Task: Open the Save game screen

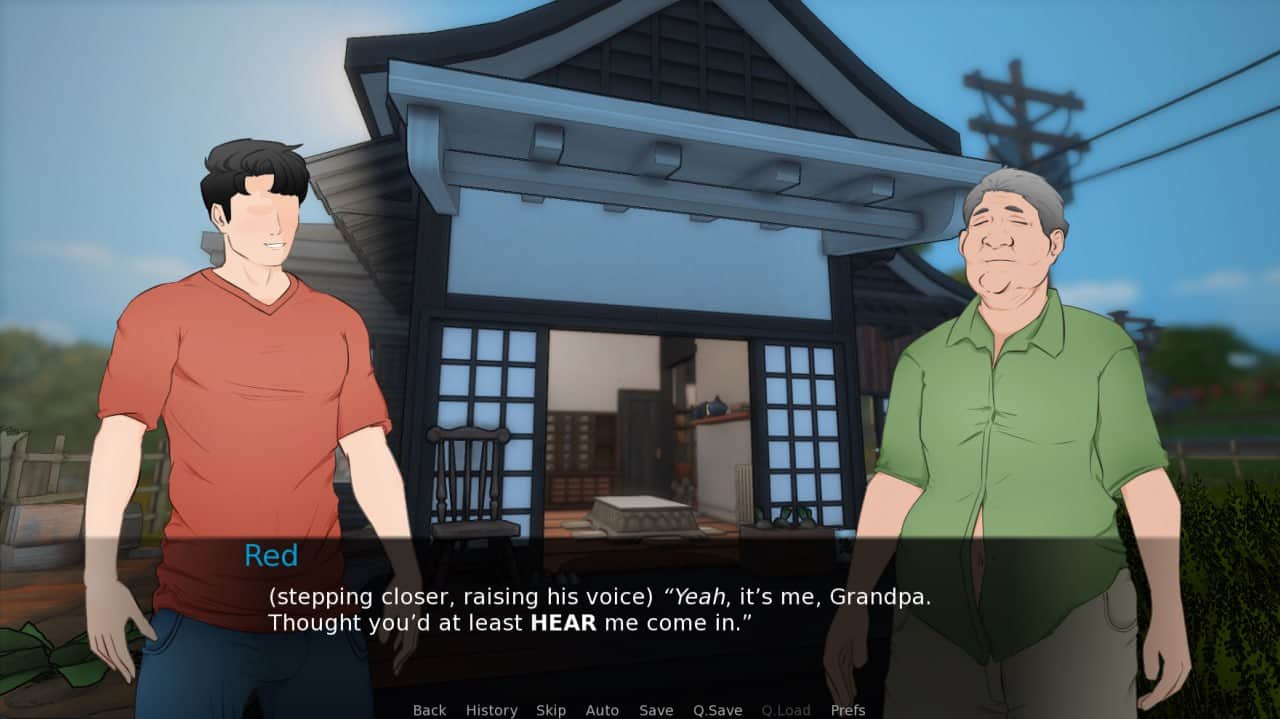Action: pyautogui.click(x=656, y=710)
